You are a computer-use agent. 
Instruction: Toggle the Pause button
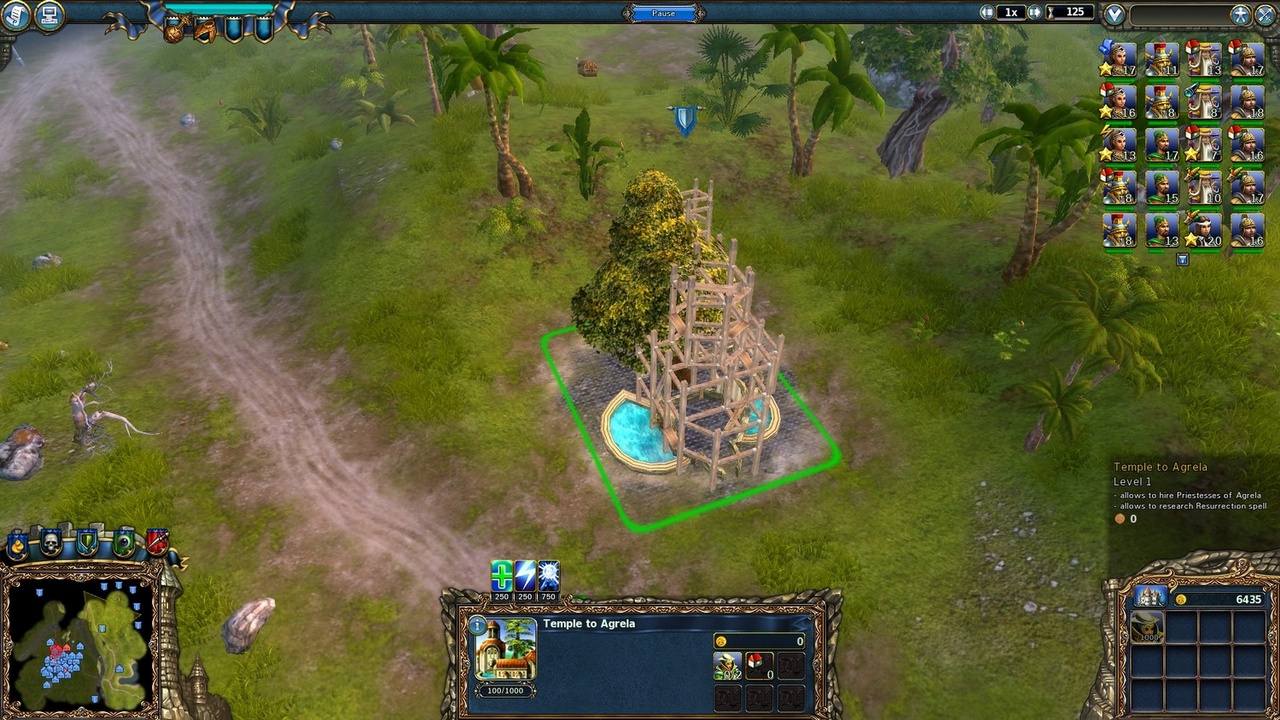click(663, 13)
